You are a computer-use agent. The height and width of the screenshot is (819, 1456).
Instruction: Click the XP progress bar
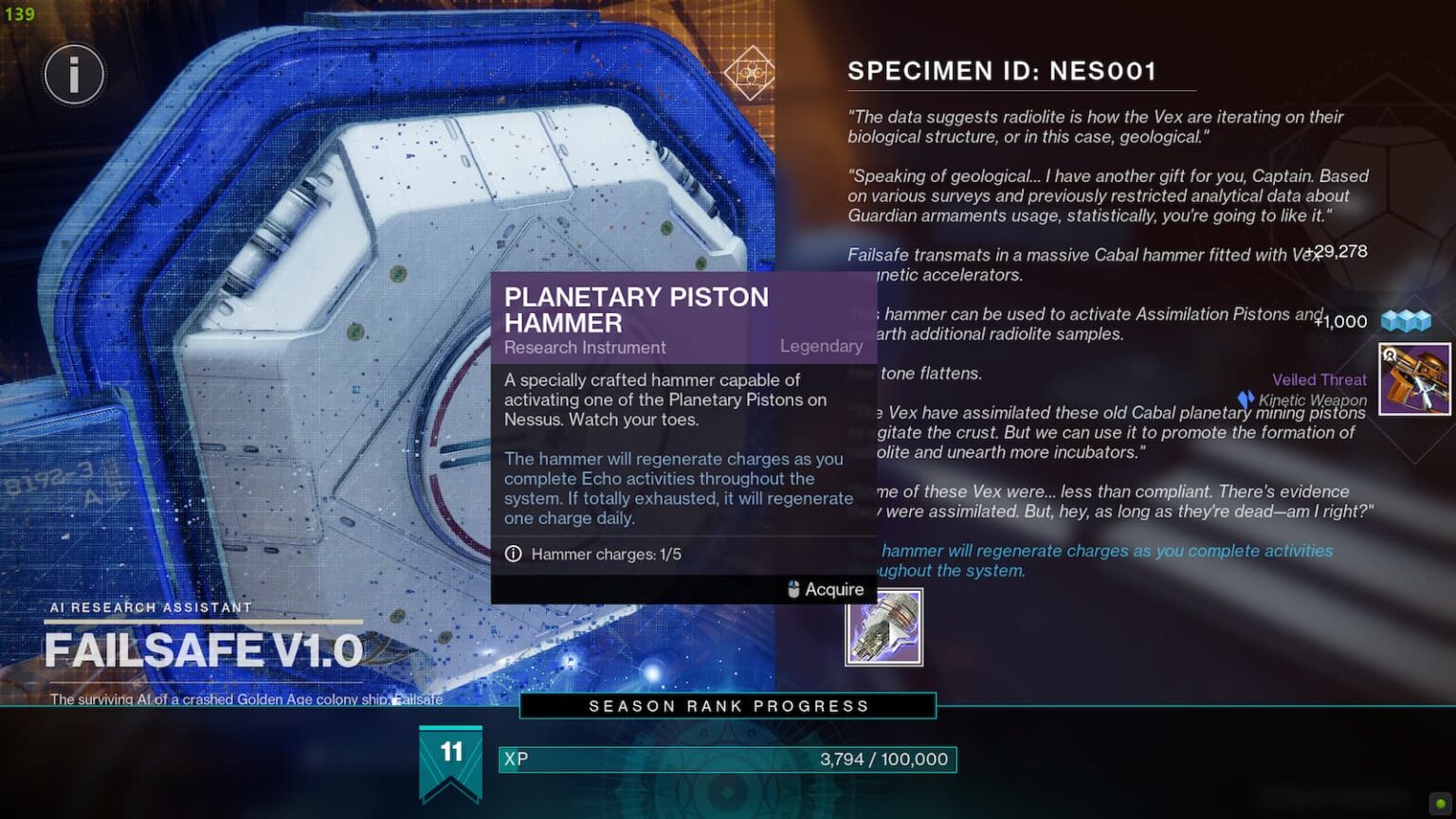coord(725,758)
